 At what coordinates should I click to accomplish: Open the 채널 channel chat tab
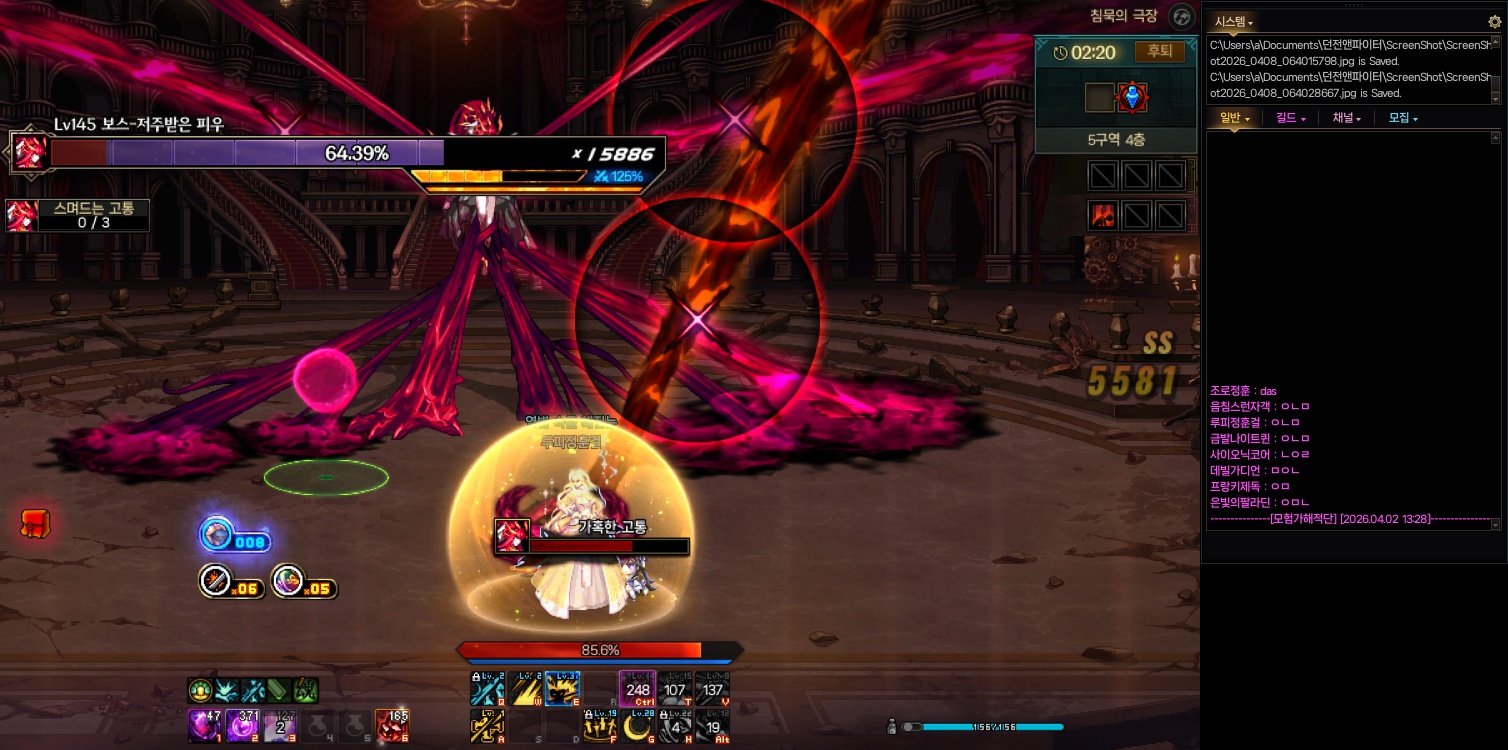click(1346, 118)
